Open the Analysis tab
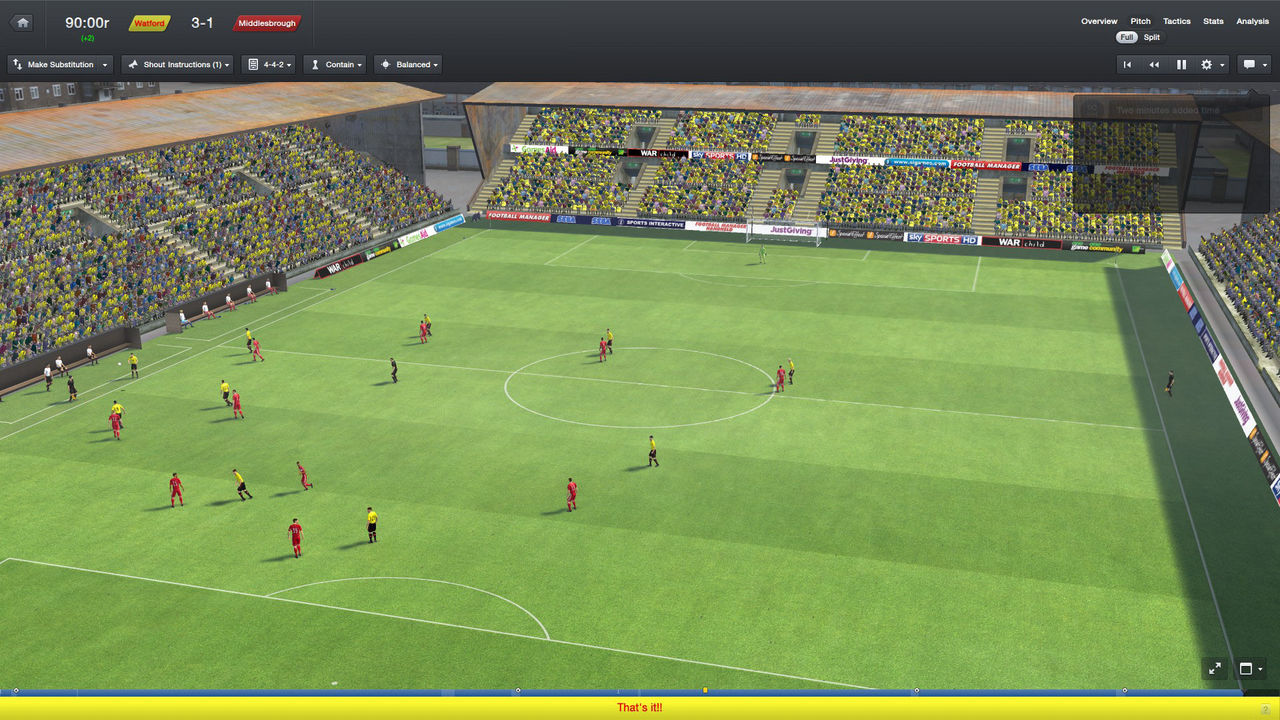Screen dimensions: 1280x720 tap(1250, 21)
